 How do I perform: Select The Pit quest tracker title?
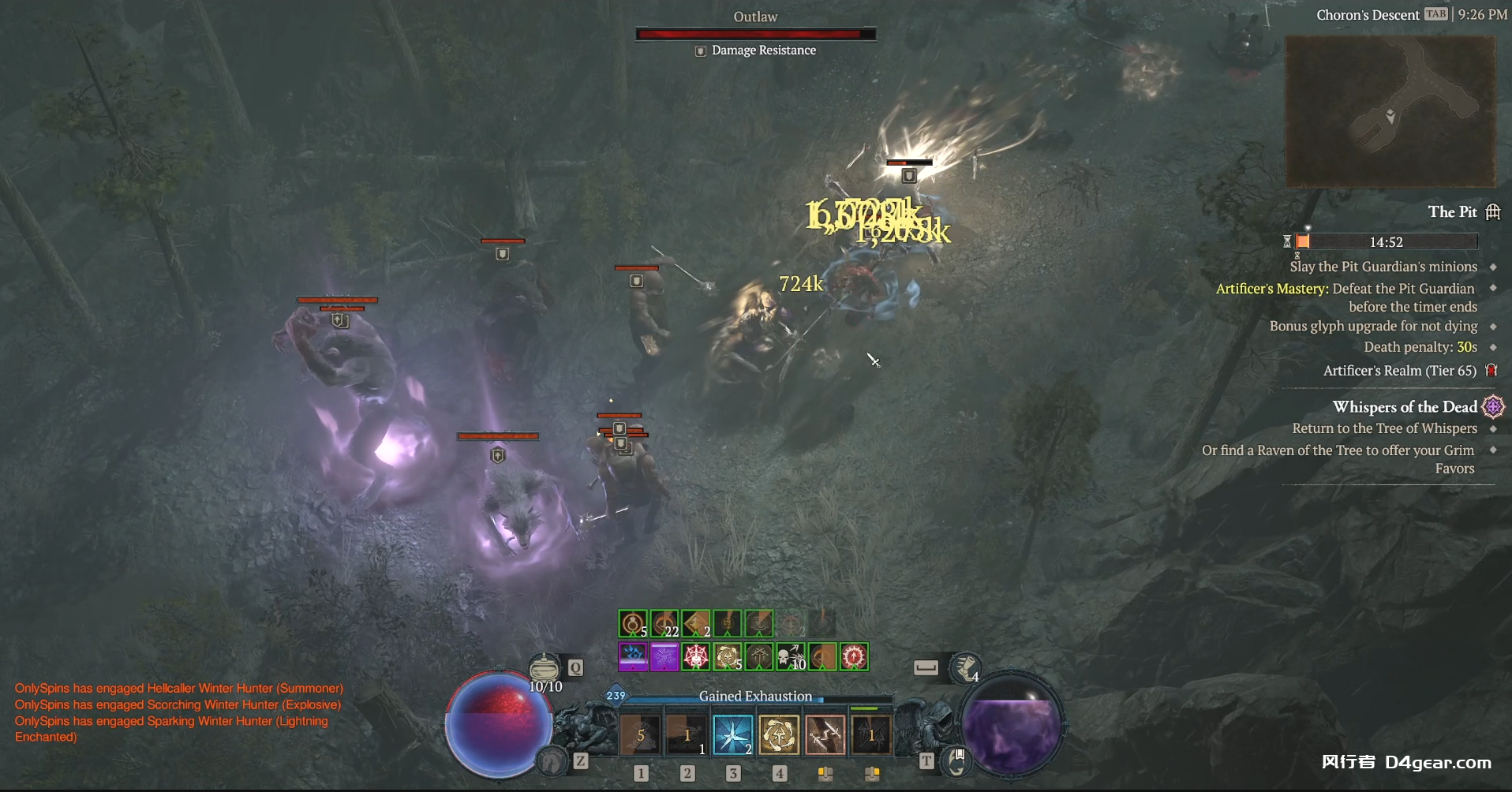[x=1452, y=211]
